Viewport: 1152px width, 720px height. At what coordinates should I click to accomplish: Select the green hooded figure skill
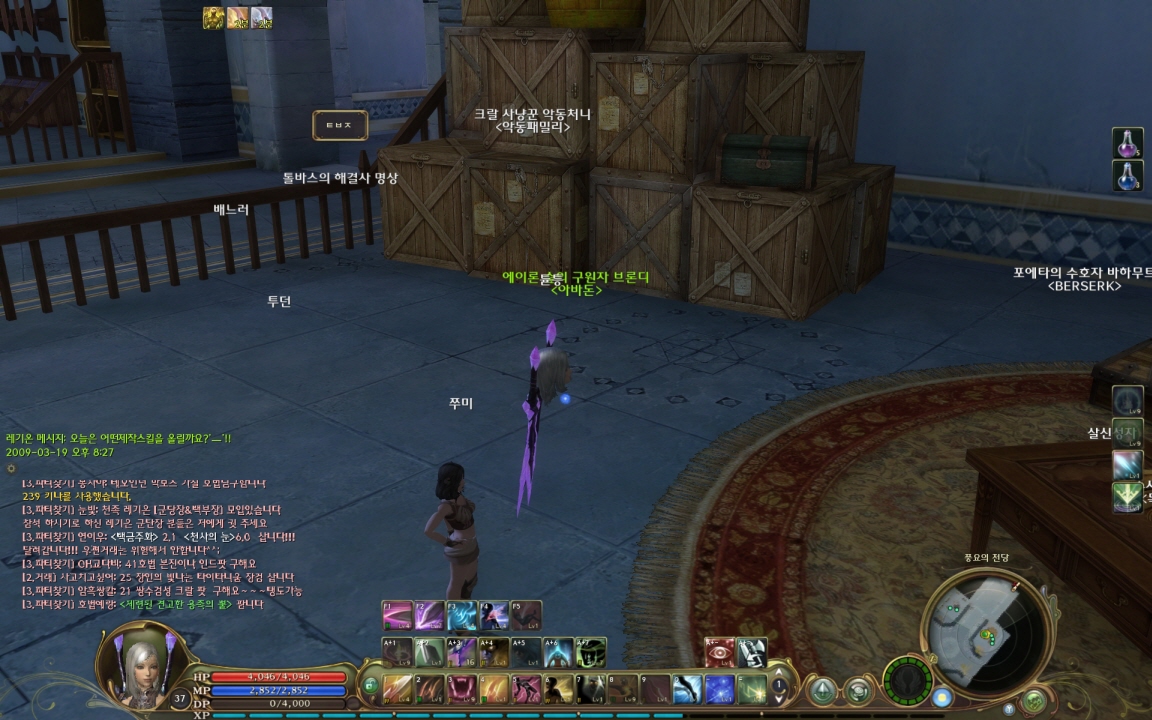590,652
